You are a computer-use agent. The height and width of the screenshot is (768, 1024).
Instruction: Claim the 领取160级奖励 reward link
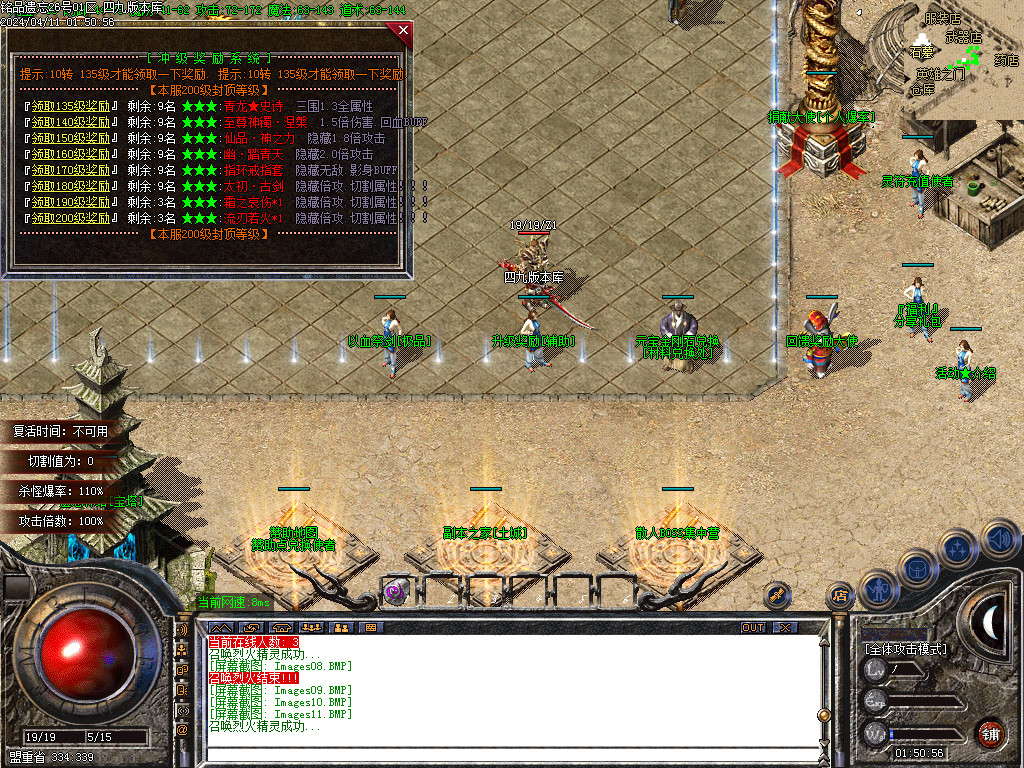[71, 154]
